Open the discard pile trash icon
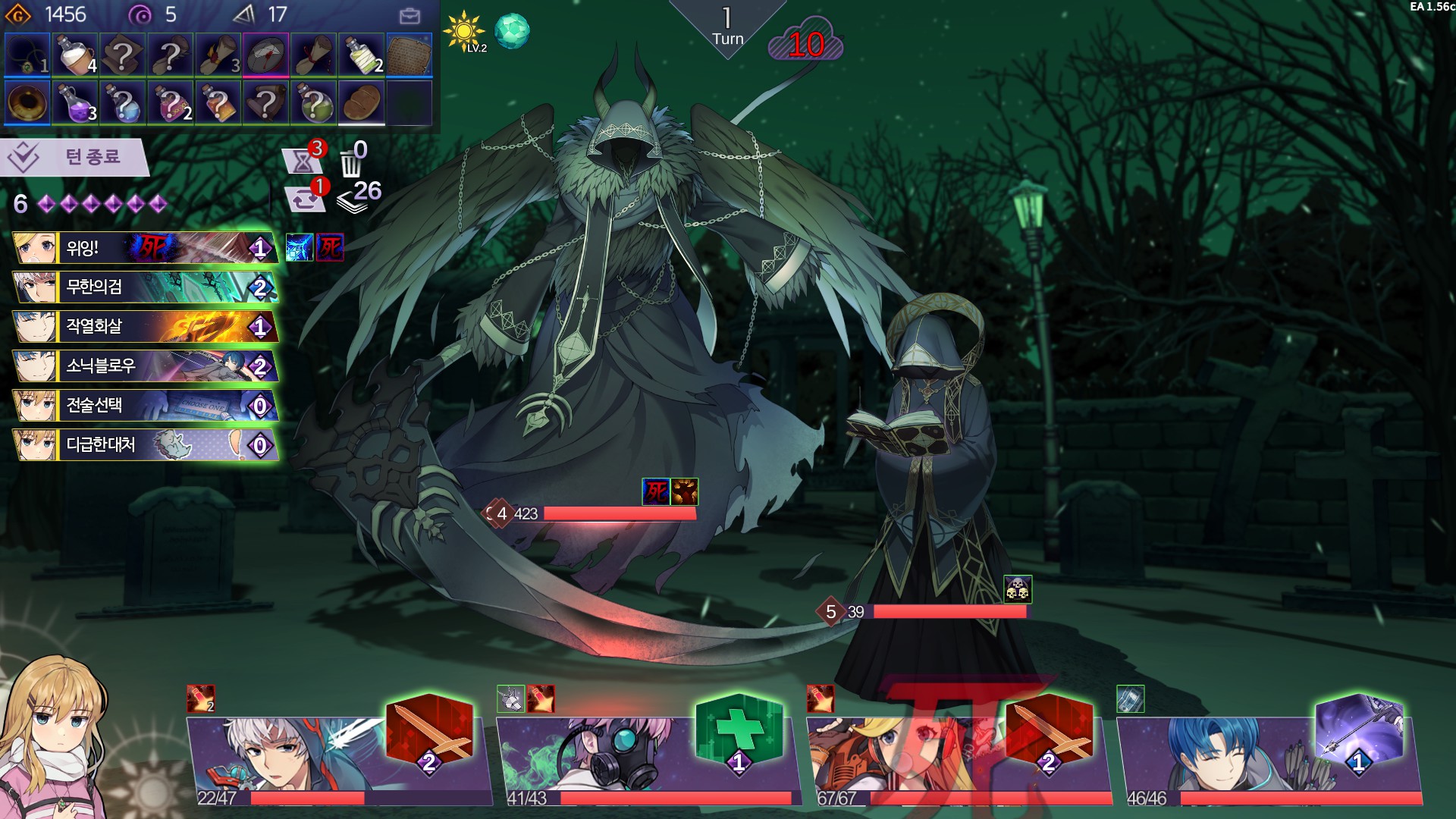Screen dimensions: 1456x819 pos(351,159)
